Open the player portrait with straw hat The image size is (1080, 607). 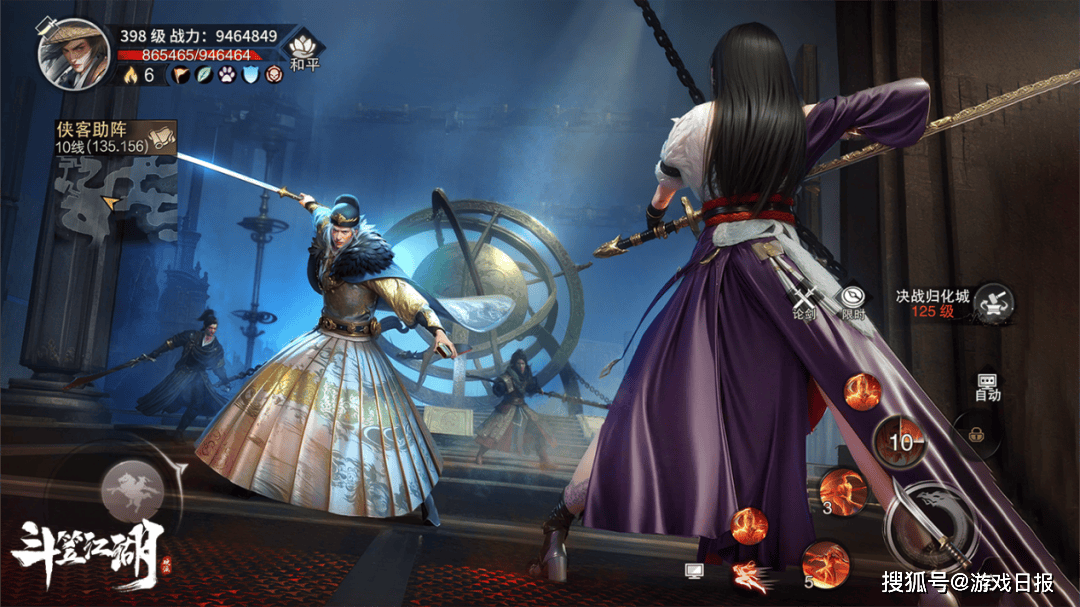(x=73, y=53)
